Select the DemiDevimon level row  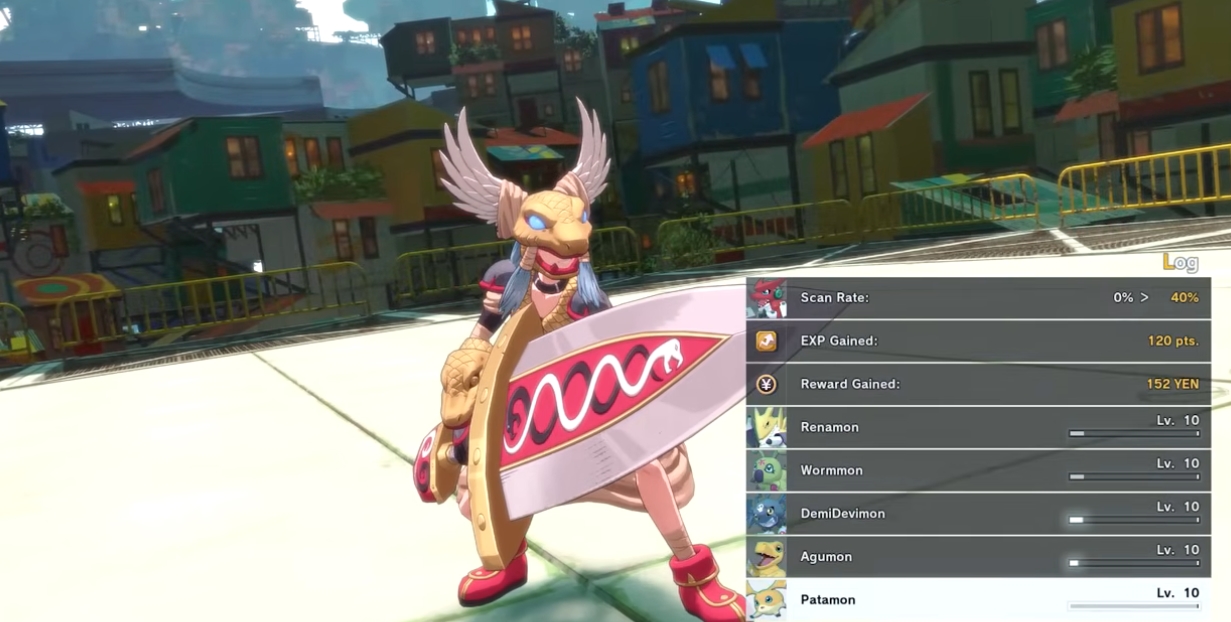pos(978,513)
